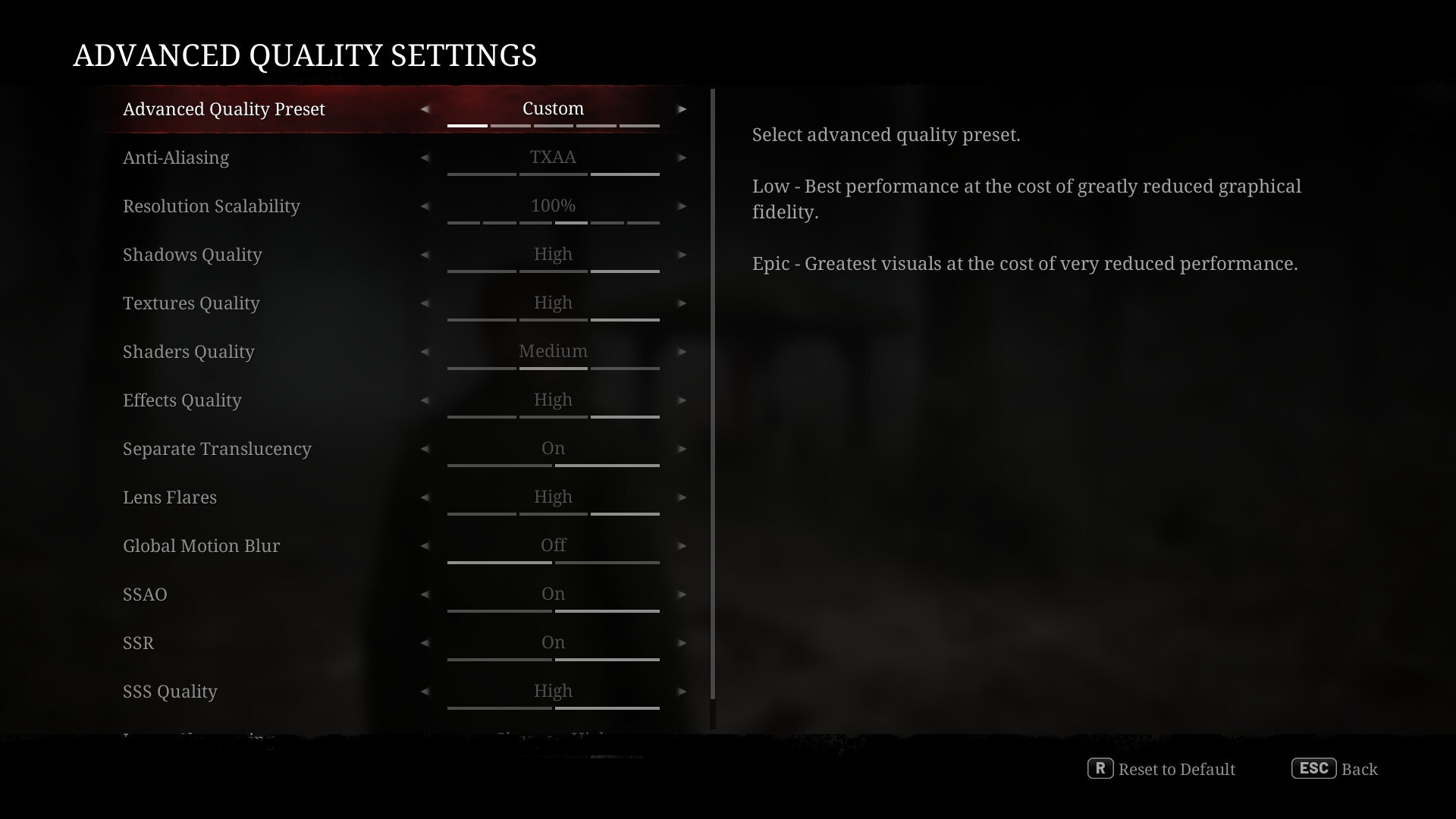Image resolution: width=1456 pixels, height=819 pixels.
Task: Click the Advanced Quality Preset slider segments
Action: click(x=553, y=125)
